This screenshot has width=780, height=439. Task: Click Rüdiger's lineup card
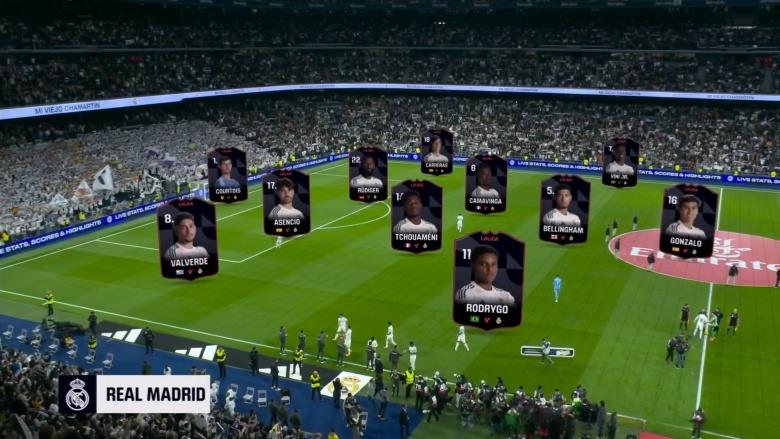pyautogui.click(x=368, y=174)
